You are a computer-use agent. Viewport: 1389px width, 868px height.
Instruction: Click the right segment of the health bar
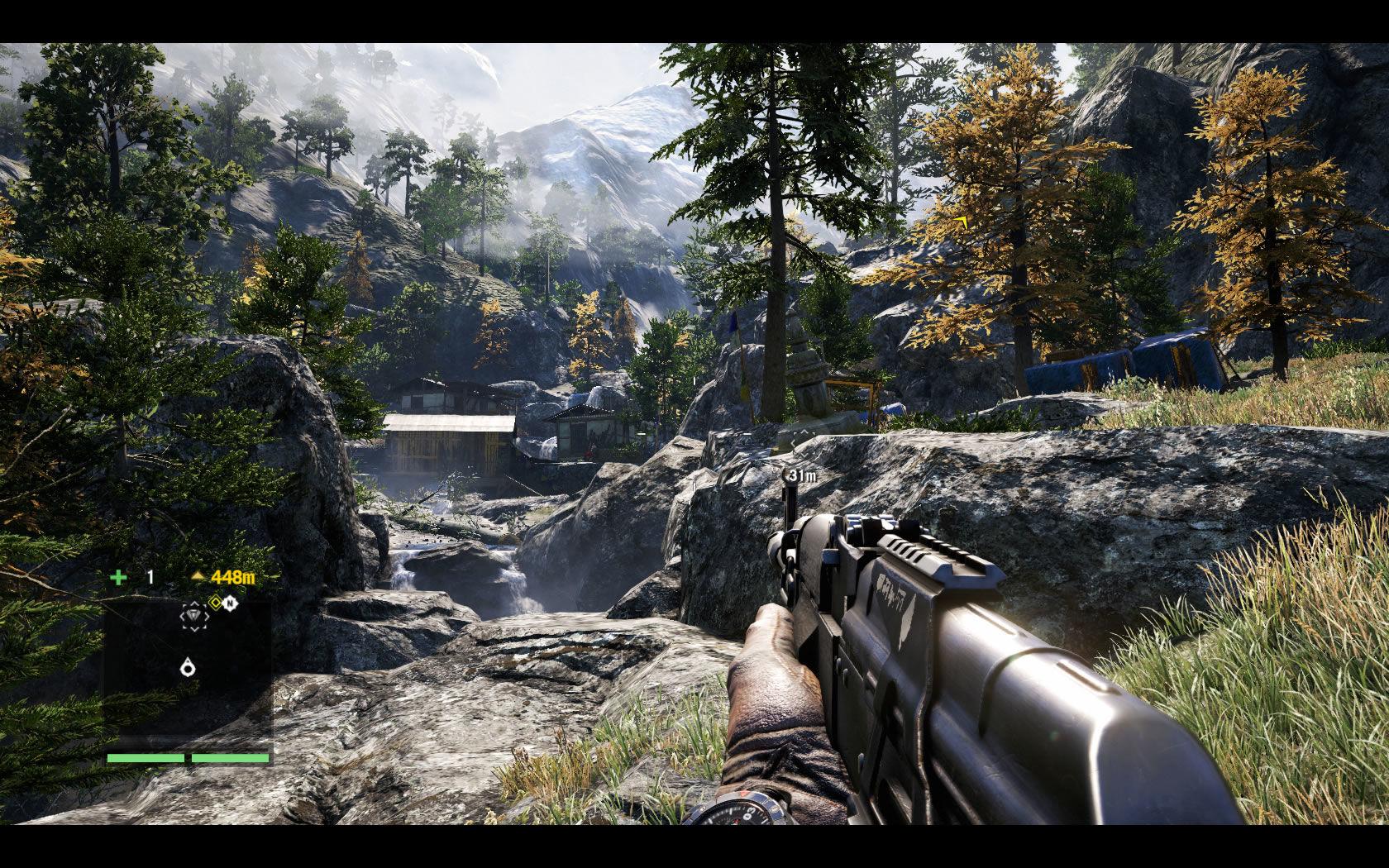tap(230, 758)
